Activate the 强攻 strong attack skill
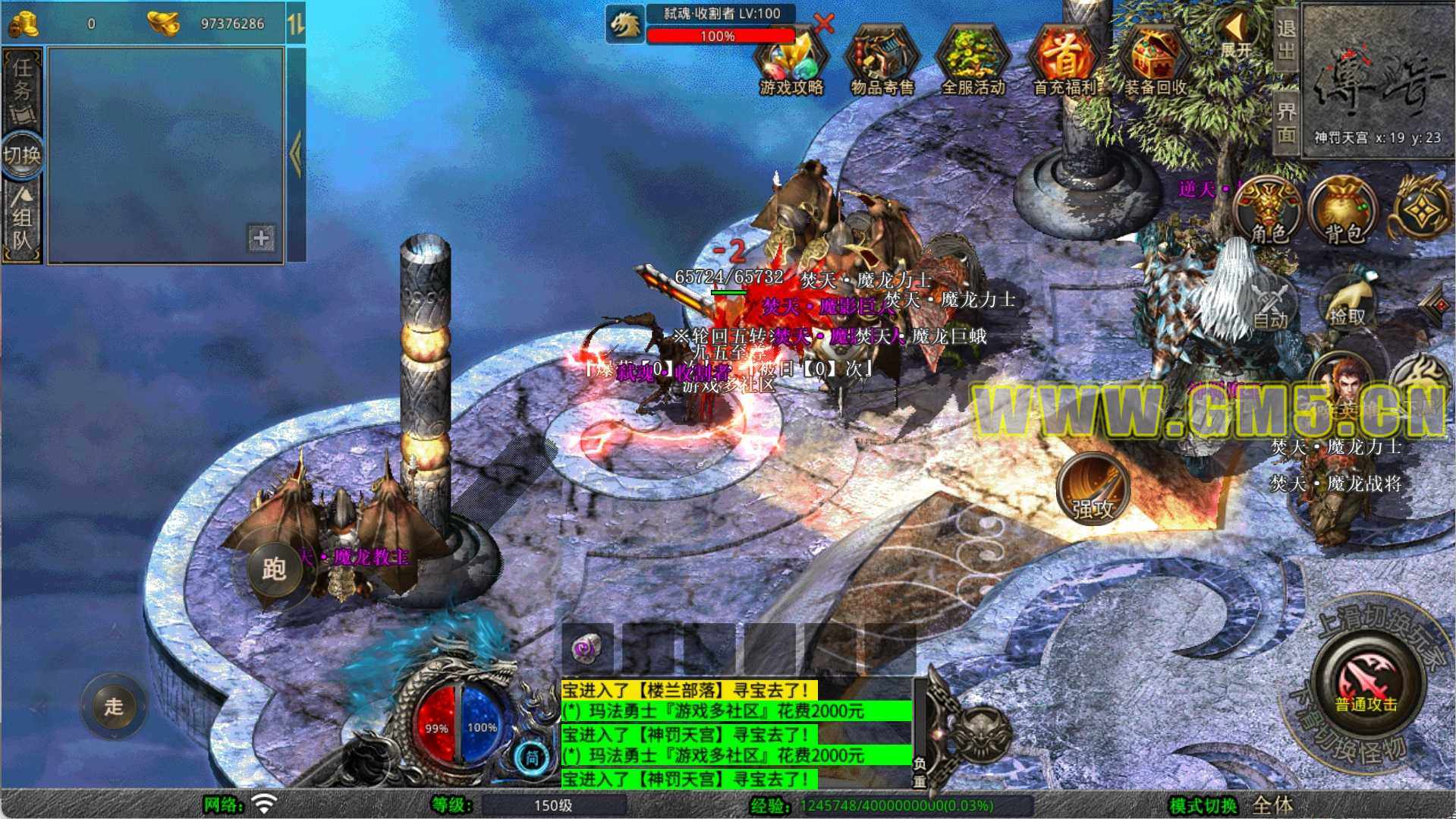The image size is (1456, 819). coord(1093,490)
